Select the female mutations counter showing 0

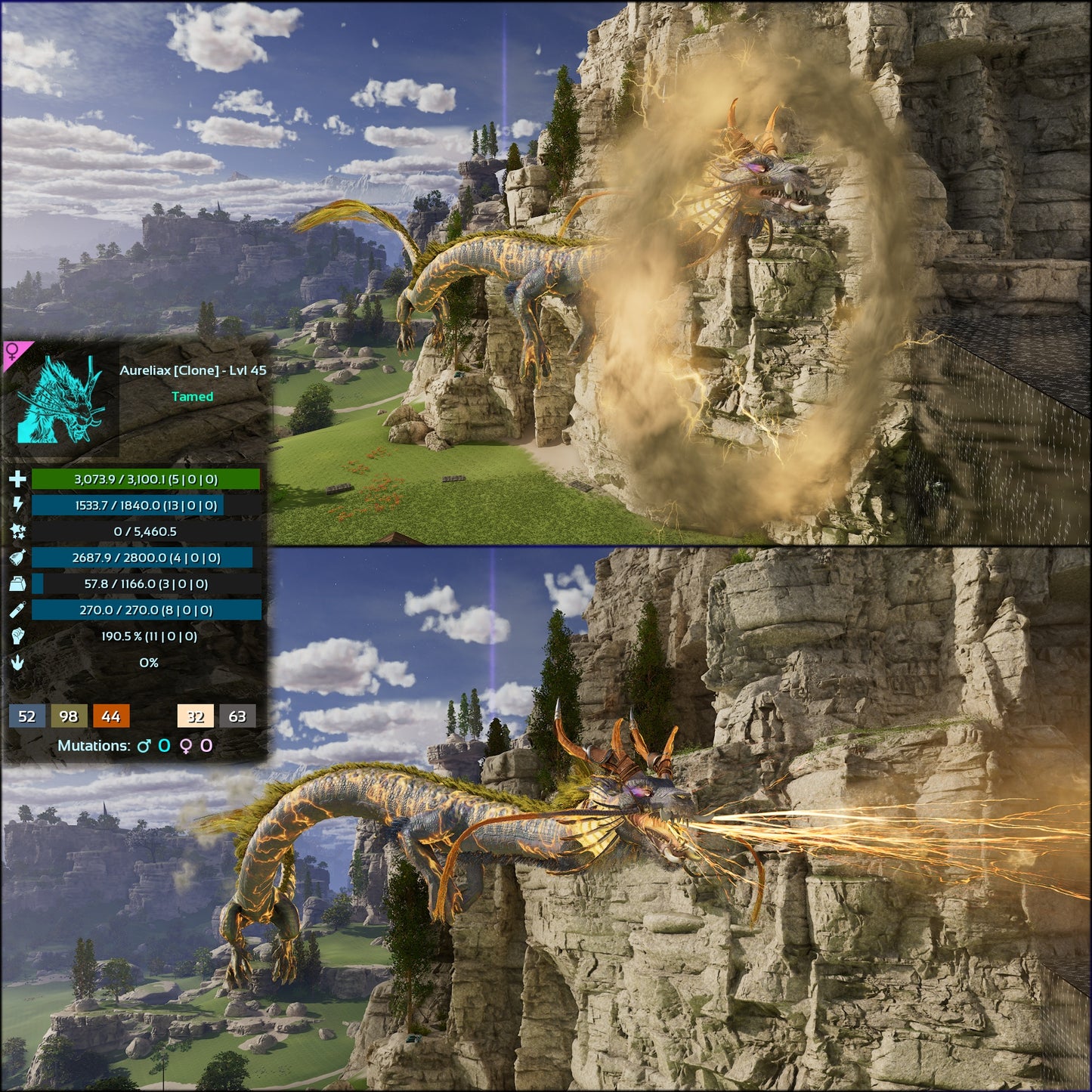click(206, 744)
